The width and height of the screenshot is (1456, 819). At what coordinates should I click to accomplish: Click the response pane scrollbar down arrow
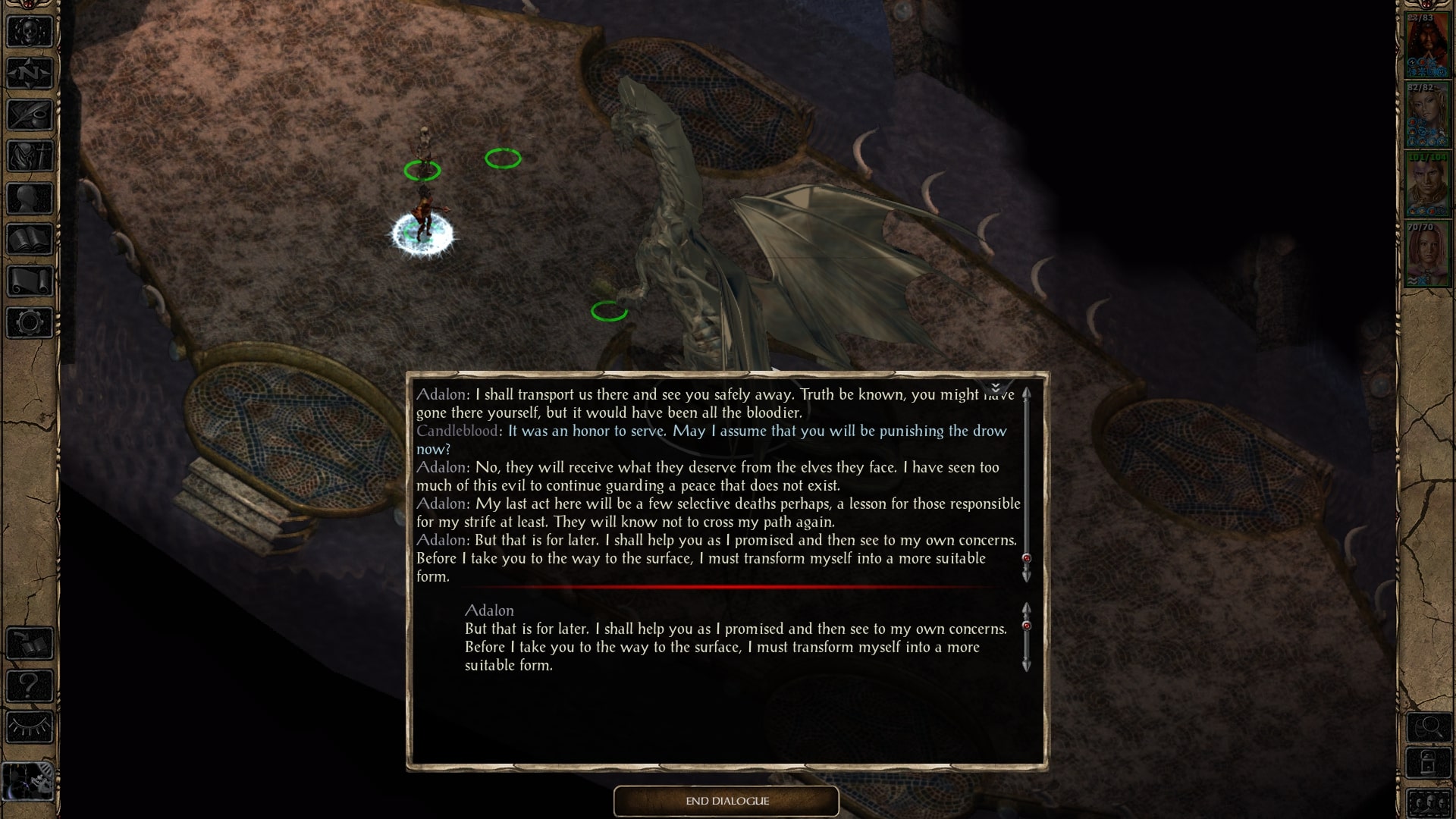click(1026, 665)
